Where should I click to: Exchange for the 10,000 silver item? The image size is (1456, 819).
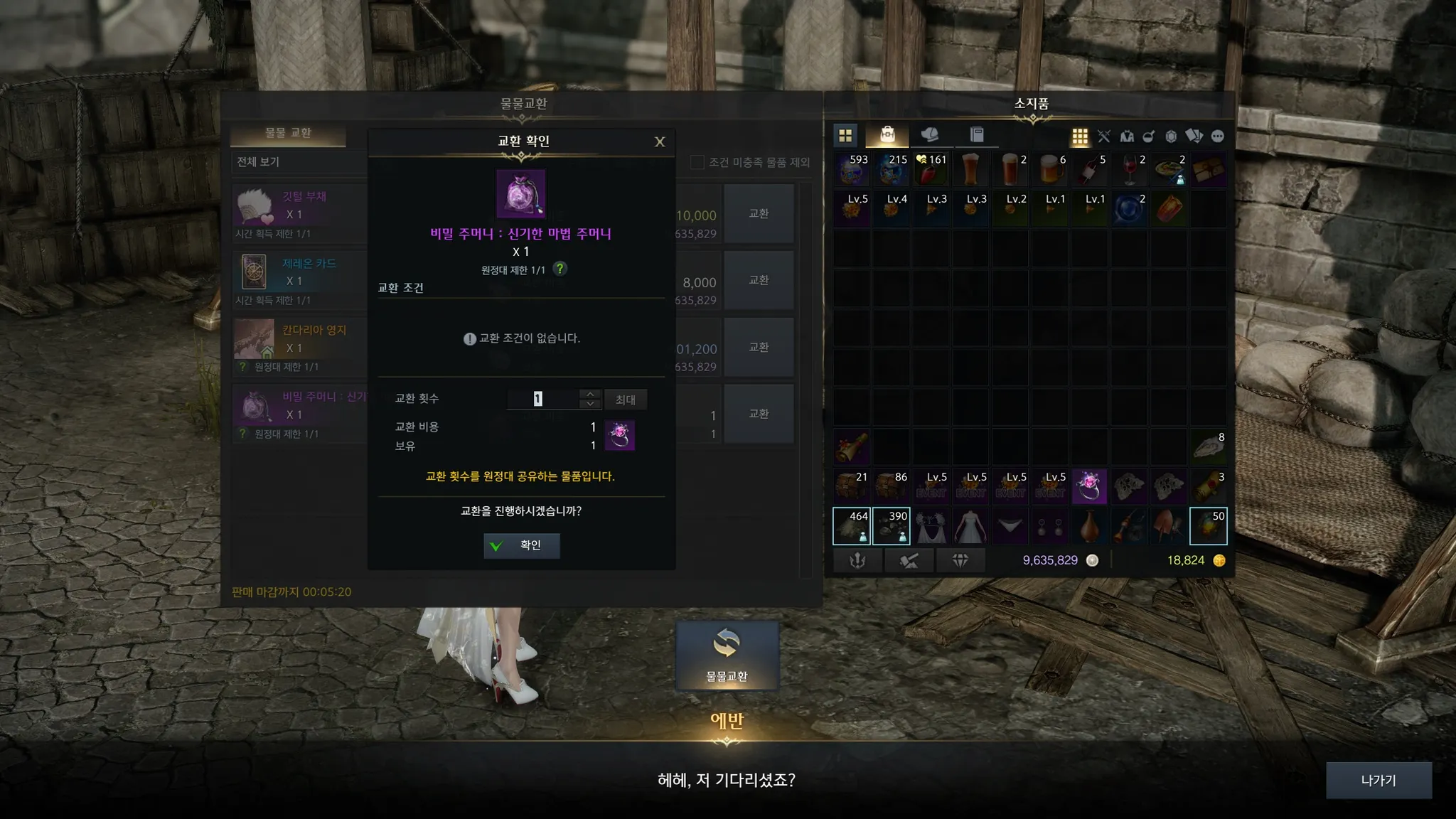(759, 214)
